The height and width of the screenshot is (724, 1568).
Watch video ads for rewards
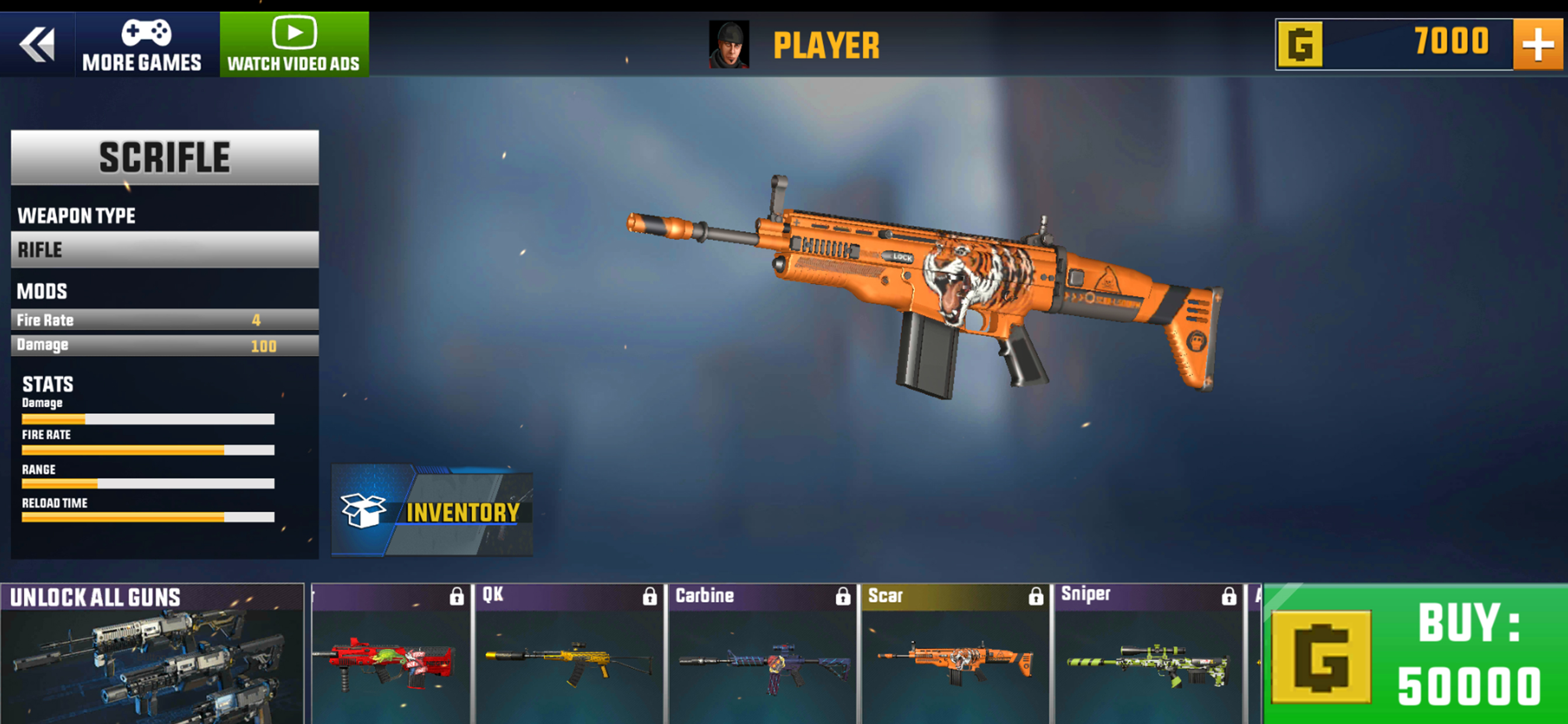point(294,45)
